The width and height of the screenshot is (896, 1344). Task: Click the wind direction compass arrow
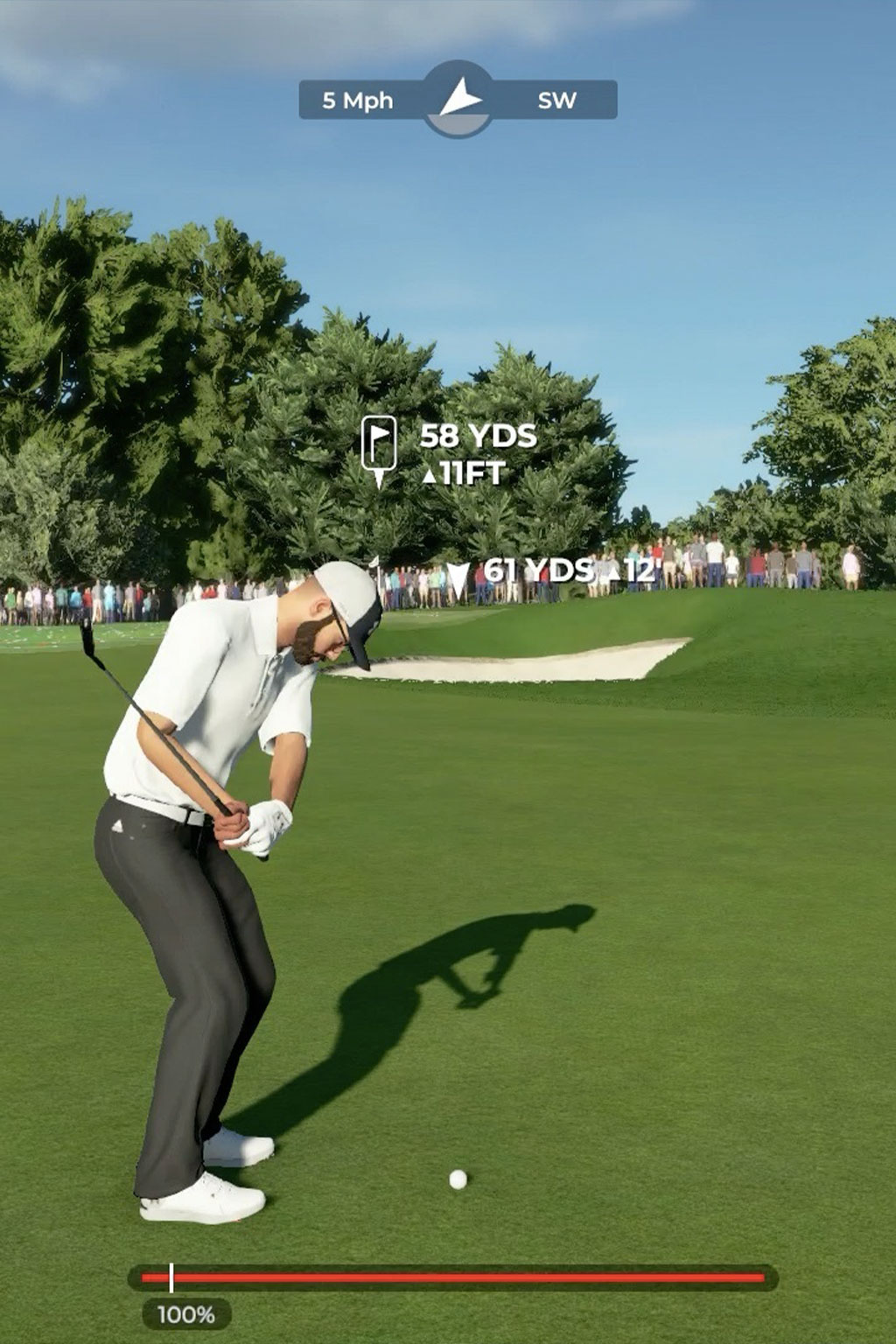tap(459, 98)
